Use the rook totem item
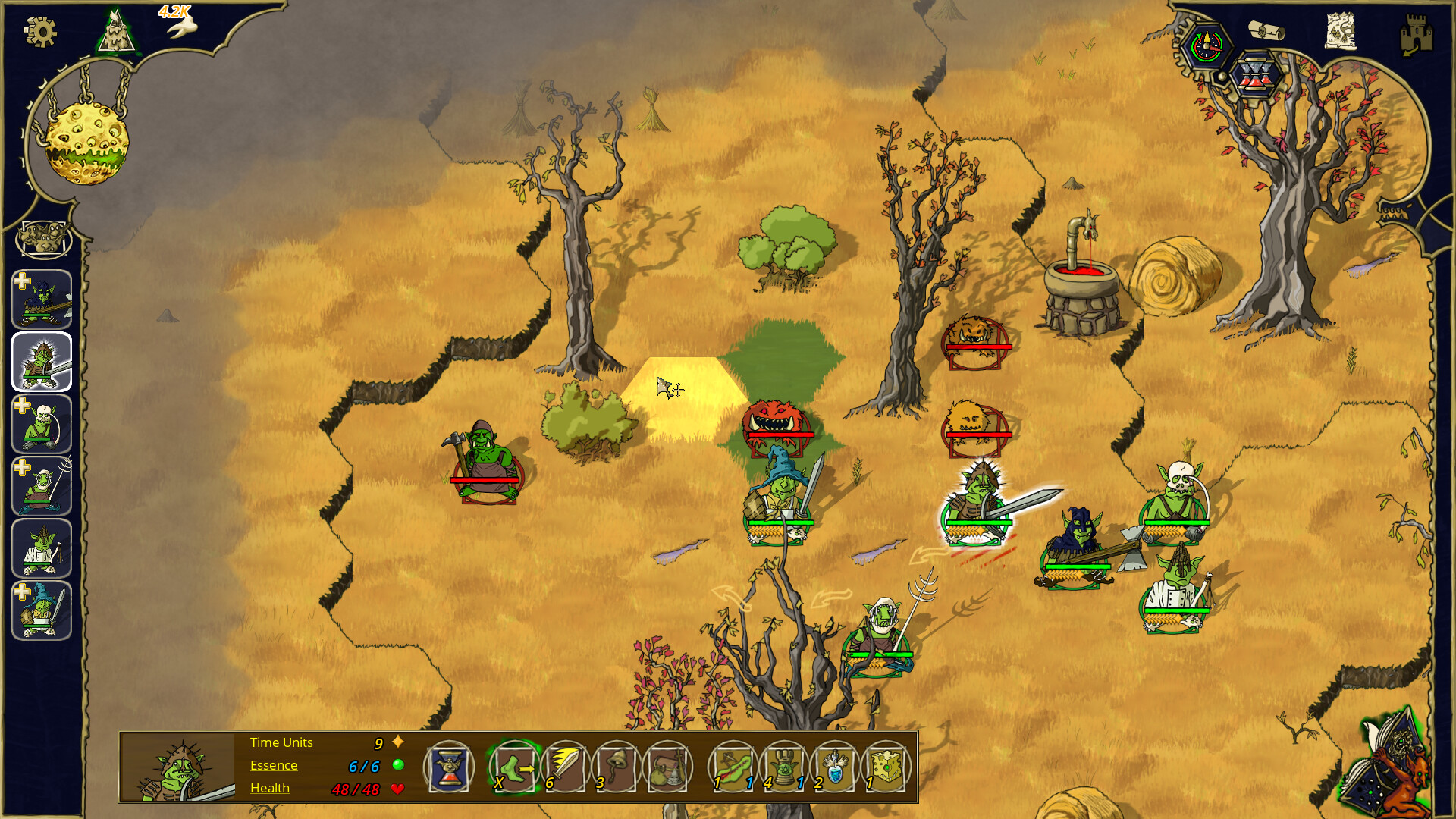1456x819 pixels. (x=783, y=767)
